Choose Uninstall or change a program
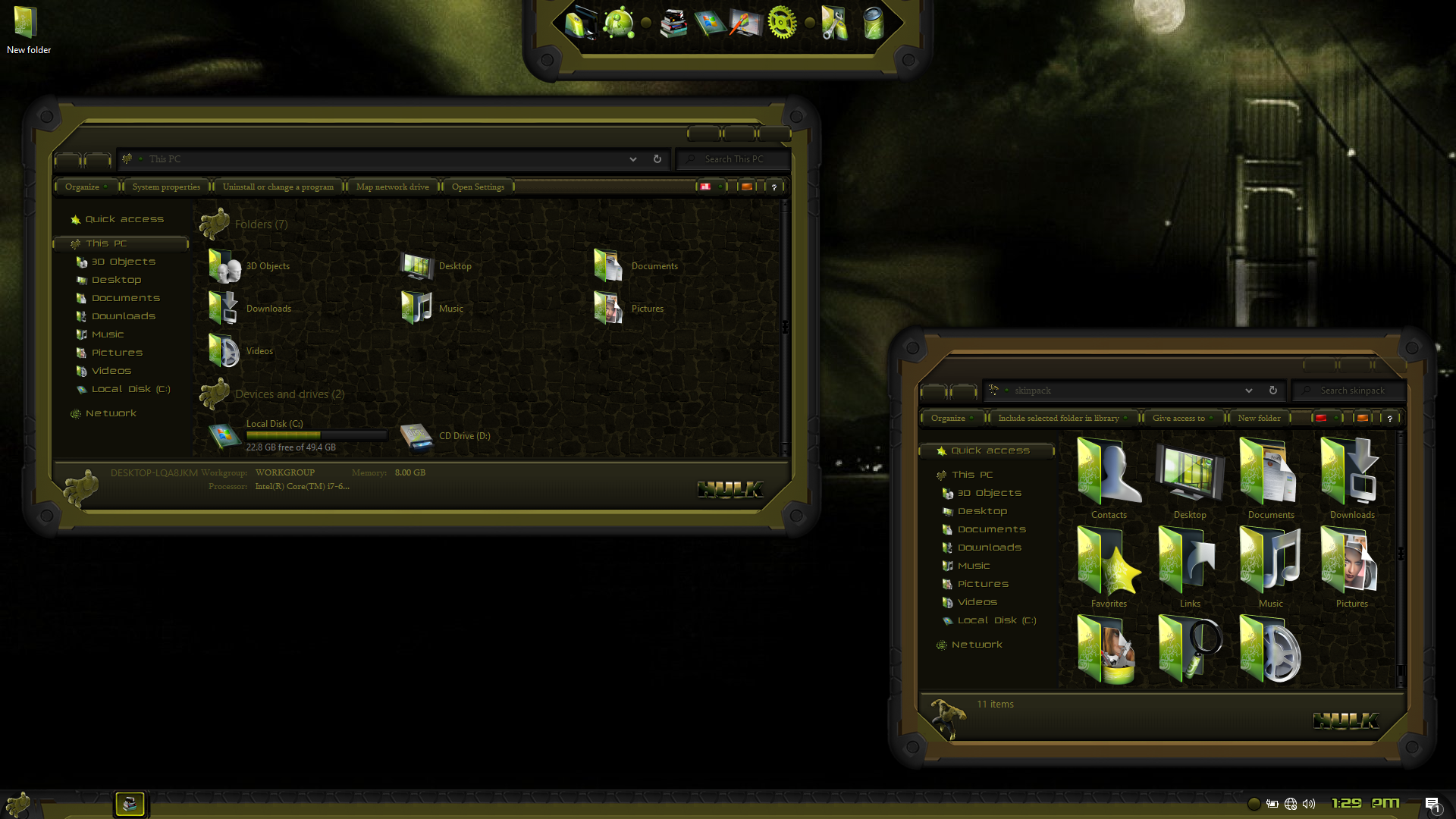1456x819 pixels. point(278,187)
